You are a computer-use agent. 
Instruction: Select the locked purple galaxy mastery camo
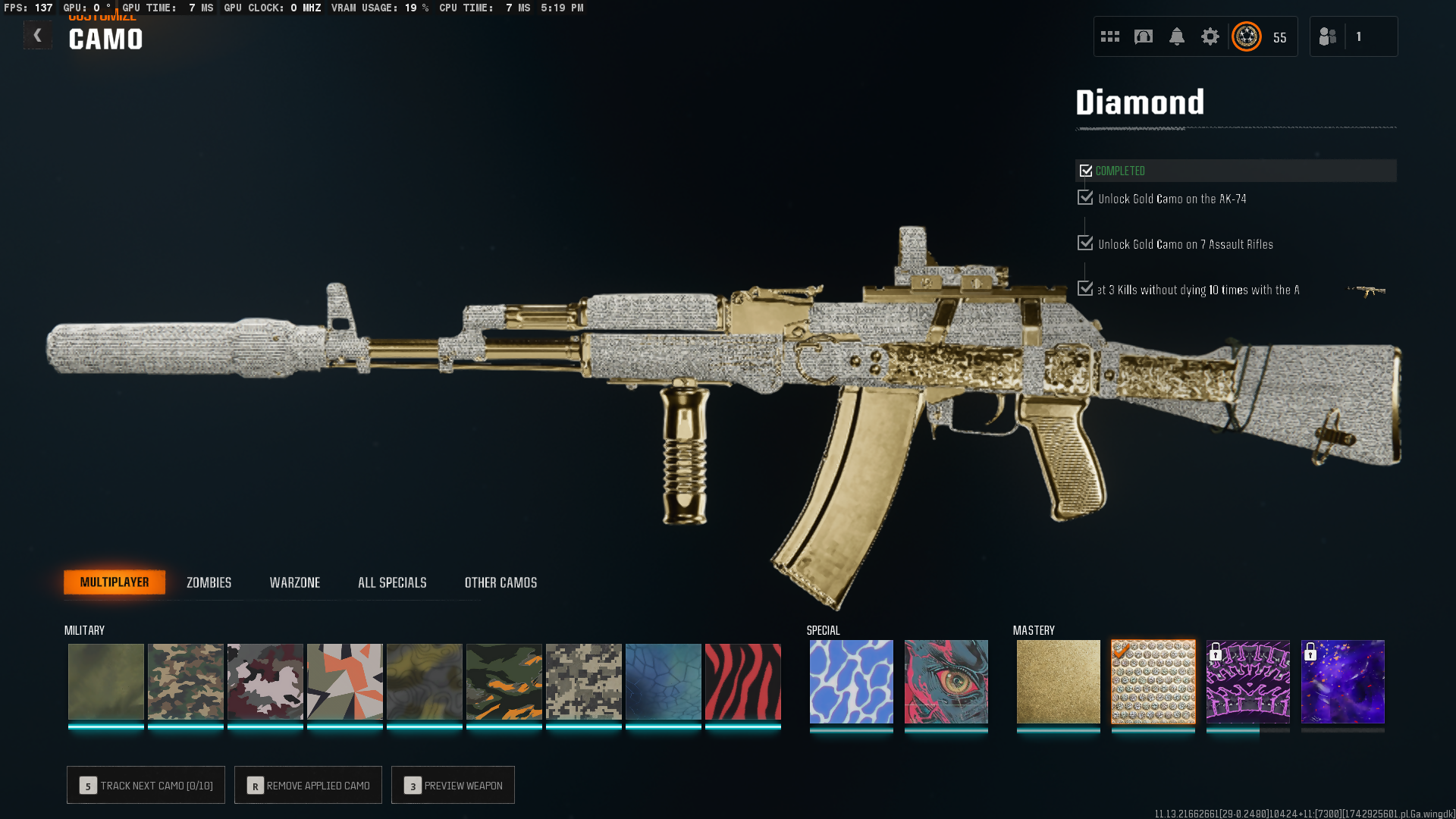point(1342,682)
